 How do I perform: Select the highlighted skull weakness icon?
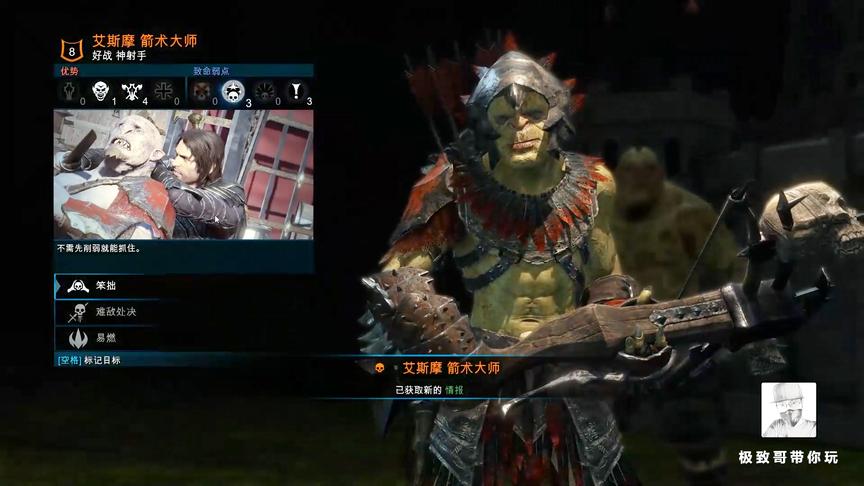pos(232,93)
